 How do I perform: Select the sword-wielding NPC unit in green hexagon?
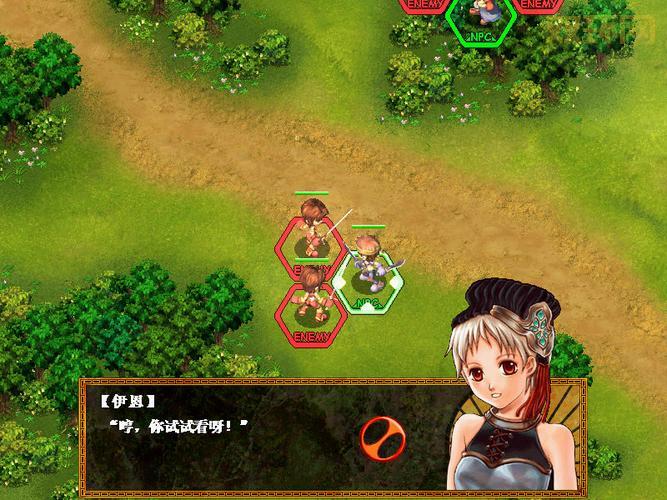click(x=369, y=271)
